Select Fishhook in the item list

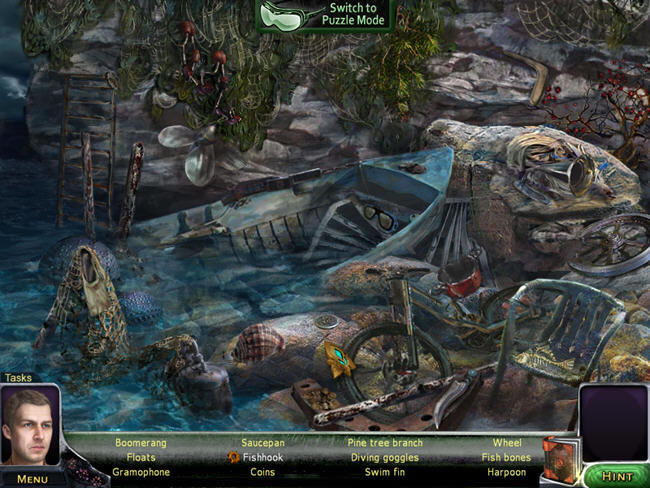click(x=263, y=457)
